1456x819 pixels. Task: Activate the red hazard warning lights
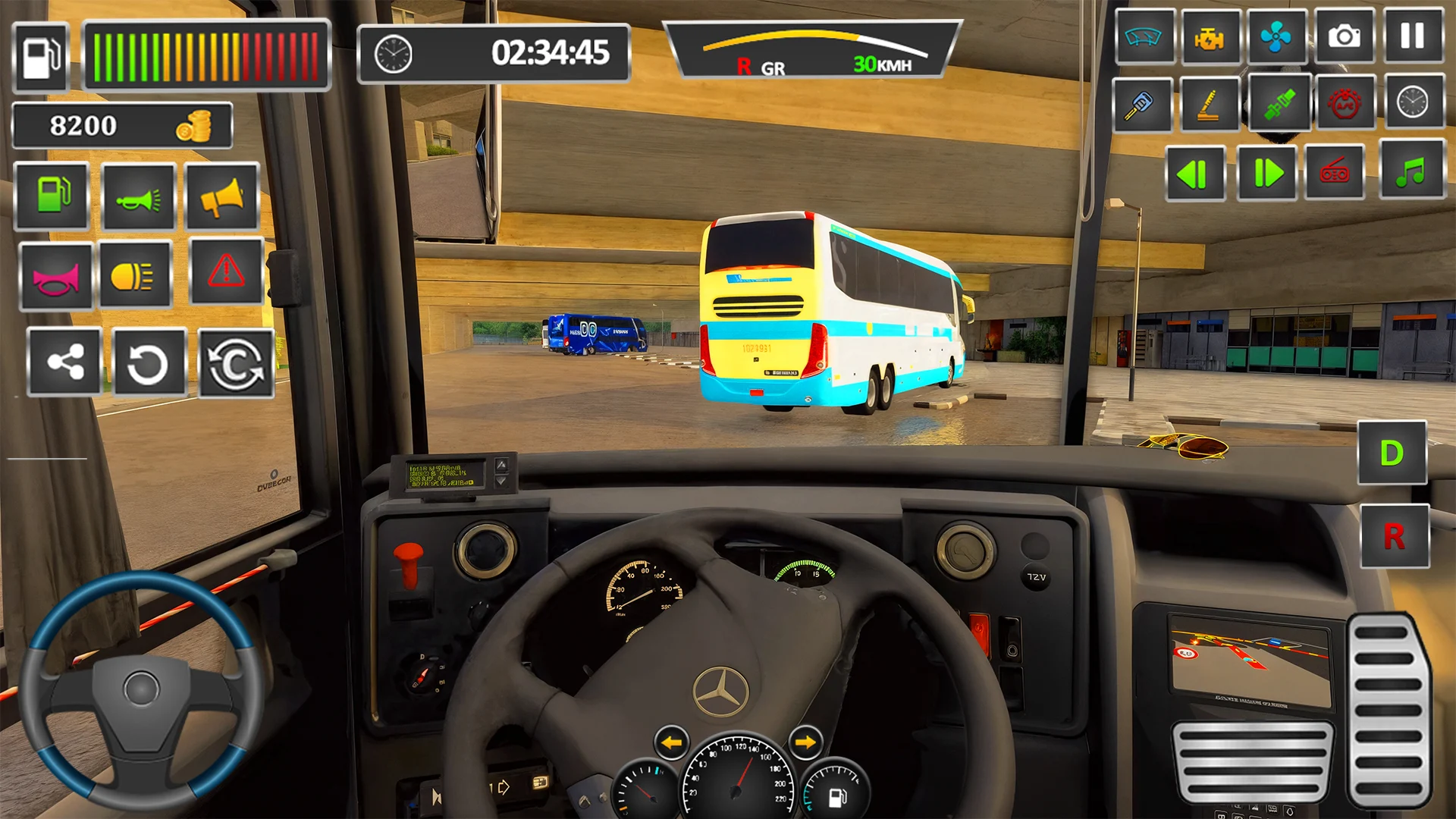[226, 271]
